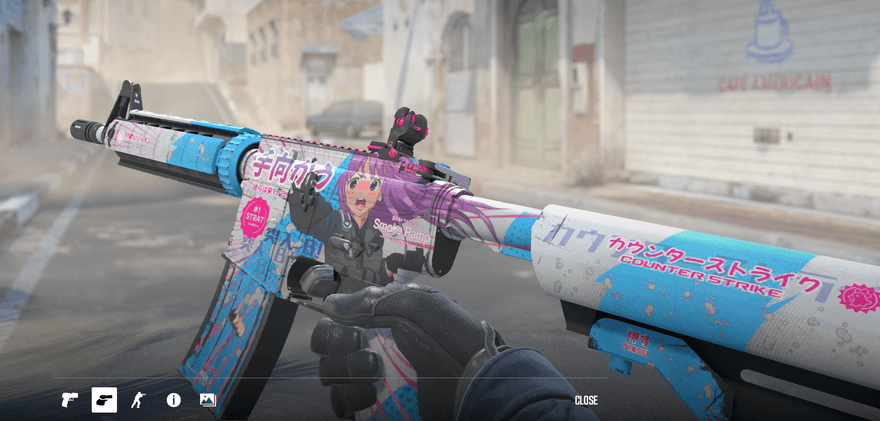Select the first pistol icon view

pyautogui.click(x=70, y=400)
